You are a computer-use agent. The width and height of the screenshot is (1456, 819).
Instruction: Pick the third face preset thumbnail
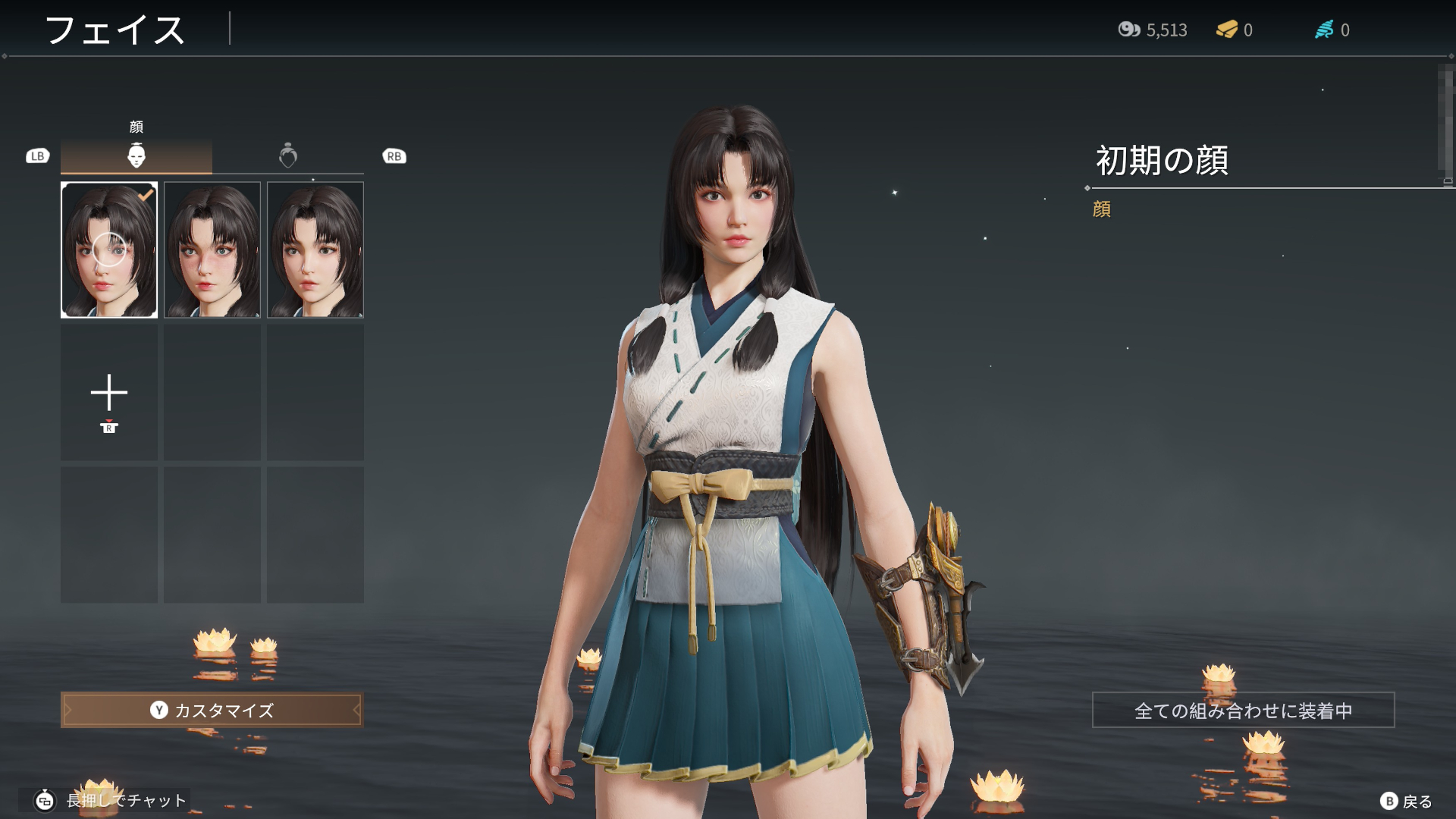click(315, 249)
